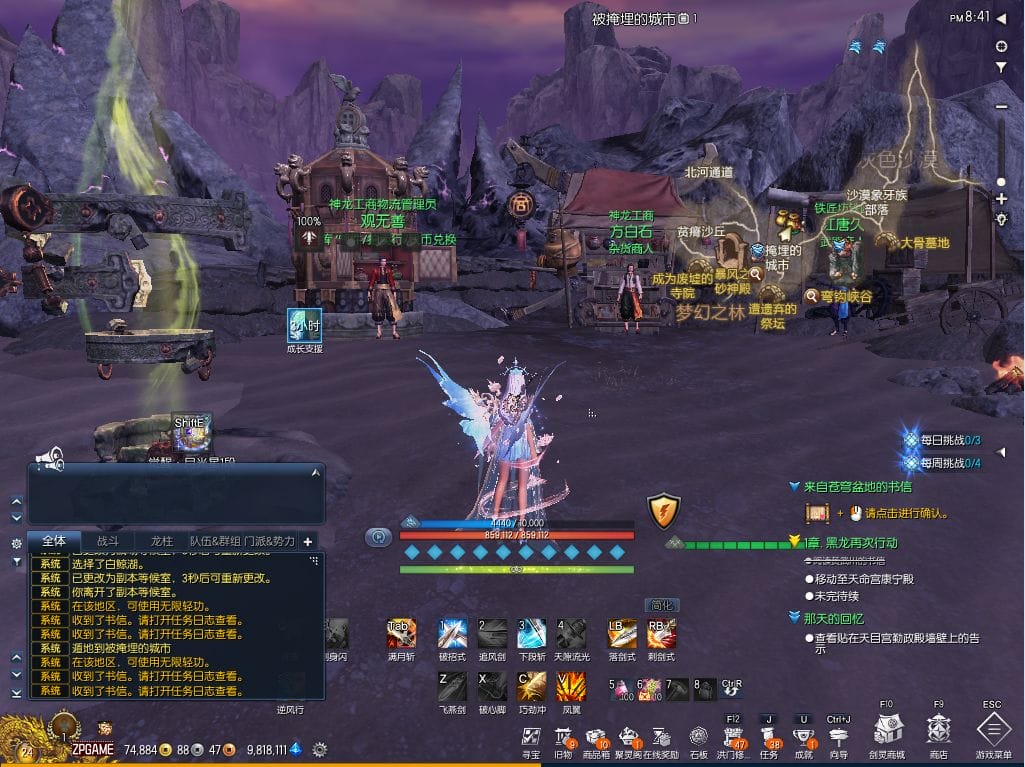This screenshot has width=1025, height=767.
Task: Activate the 下段斩 skill
Action: [531, 633]
